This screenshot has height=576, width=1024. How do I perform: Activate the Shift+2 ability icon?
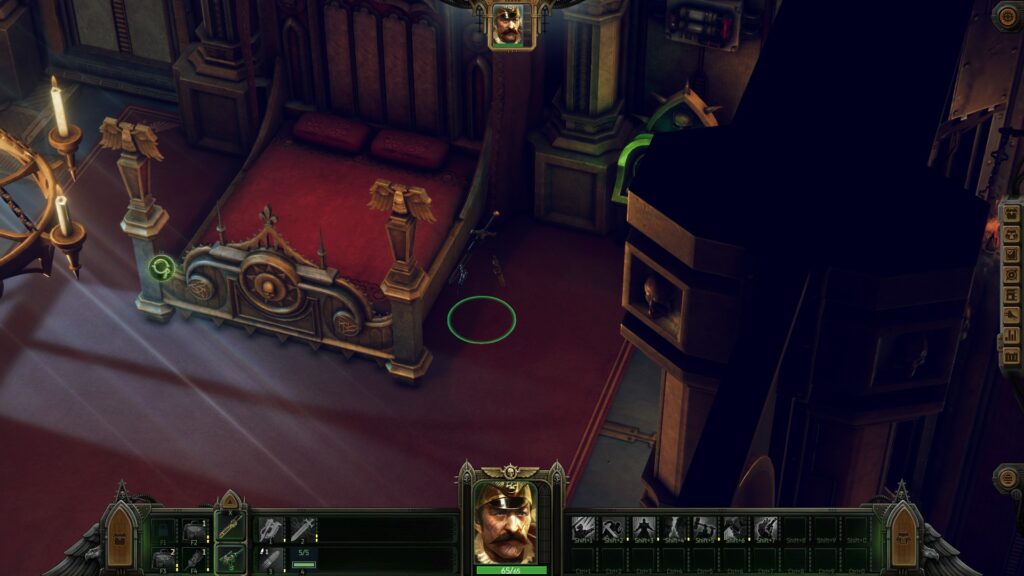(x=614, y=528)
